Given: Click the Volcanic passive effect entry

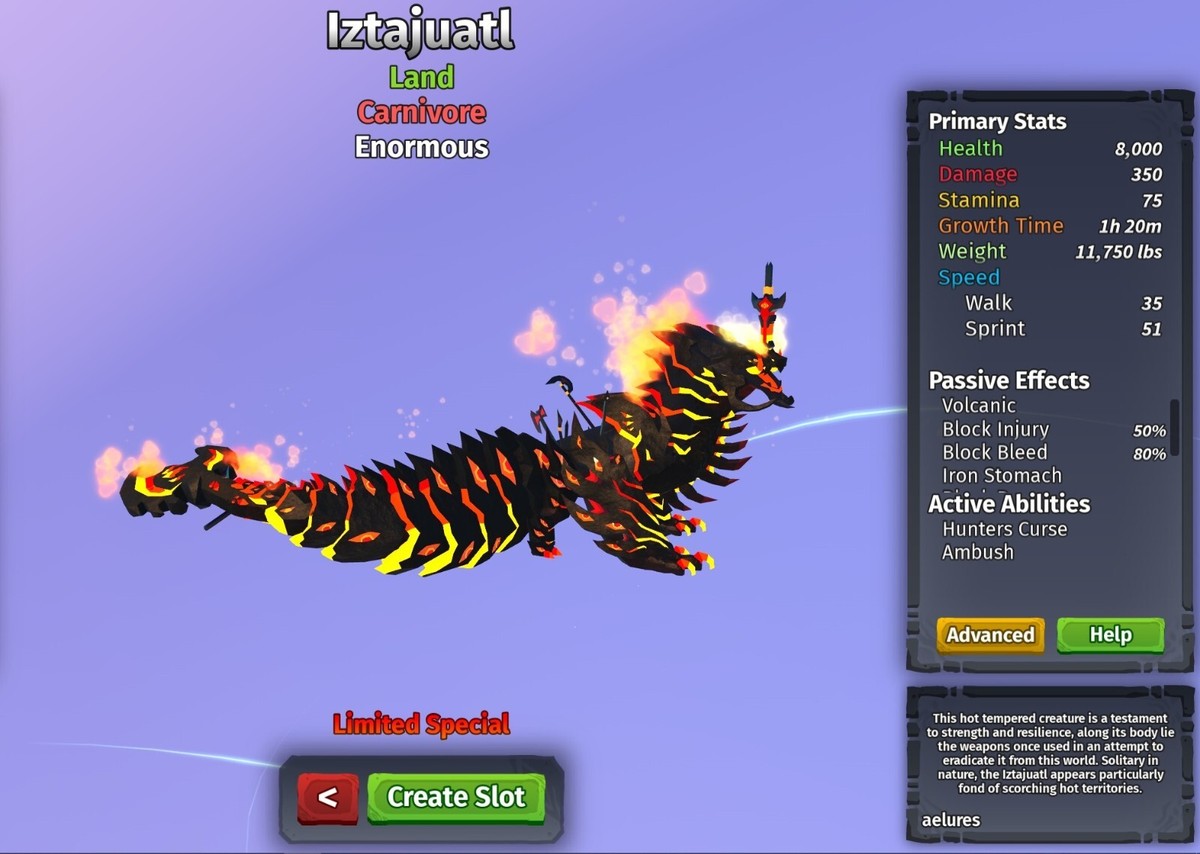Looking at the screenshot, I should coord(978,406).
